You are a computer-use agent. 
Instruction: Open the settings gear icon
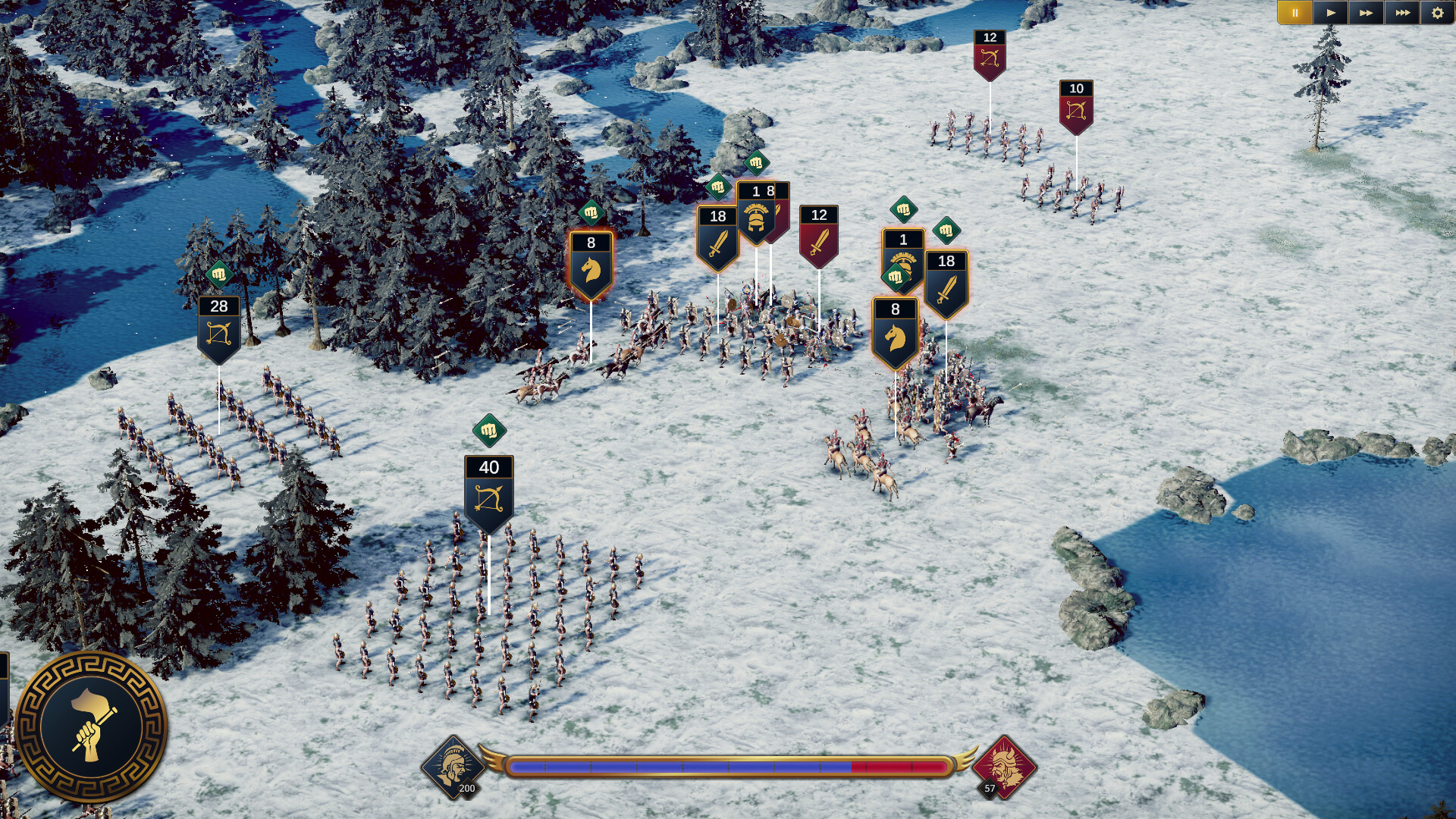(1438, 11)
